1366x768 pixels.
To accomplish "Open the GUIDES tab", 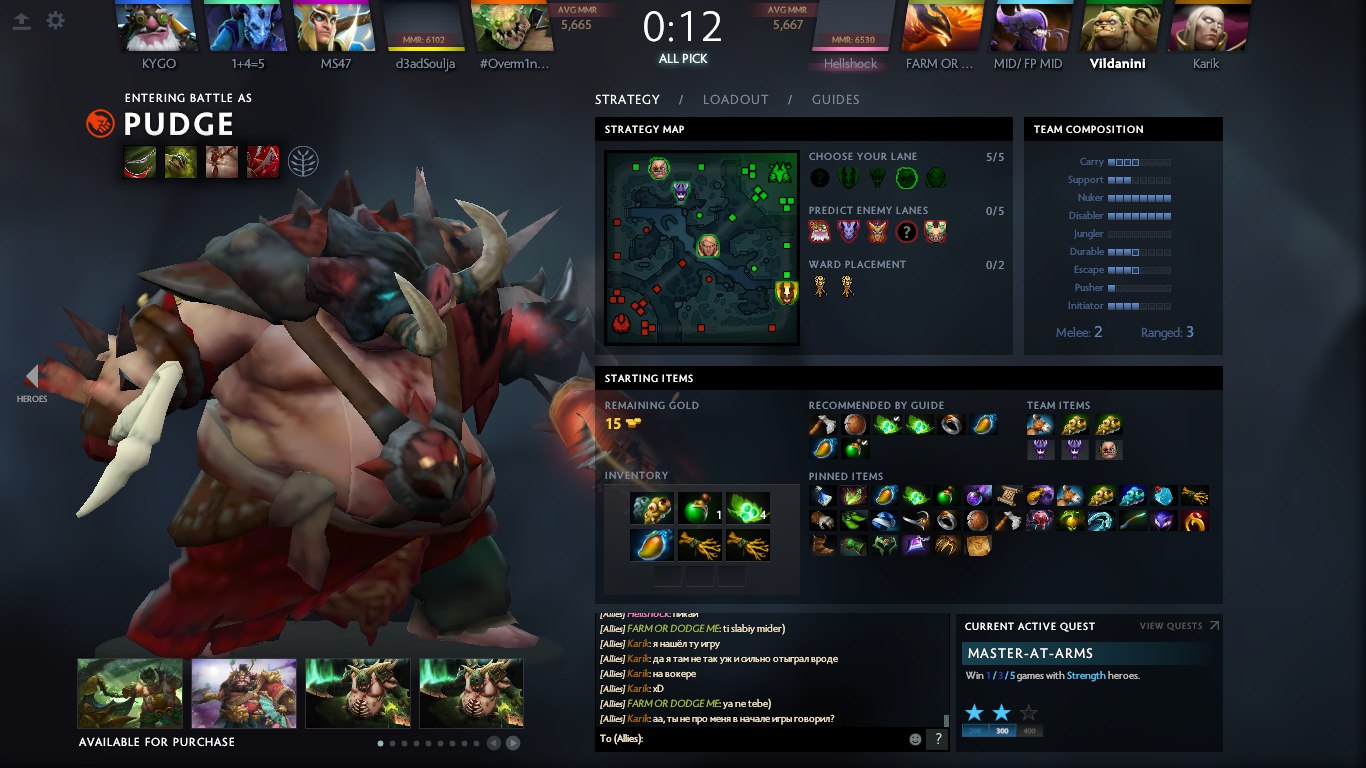I will (x=835, y=99).
